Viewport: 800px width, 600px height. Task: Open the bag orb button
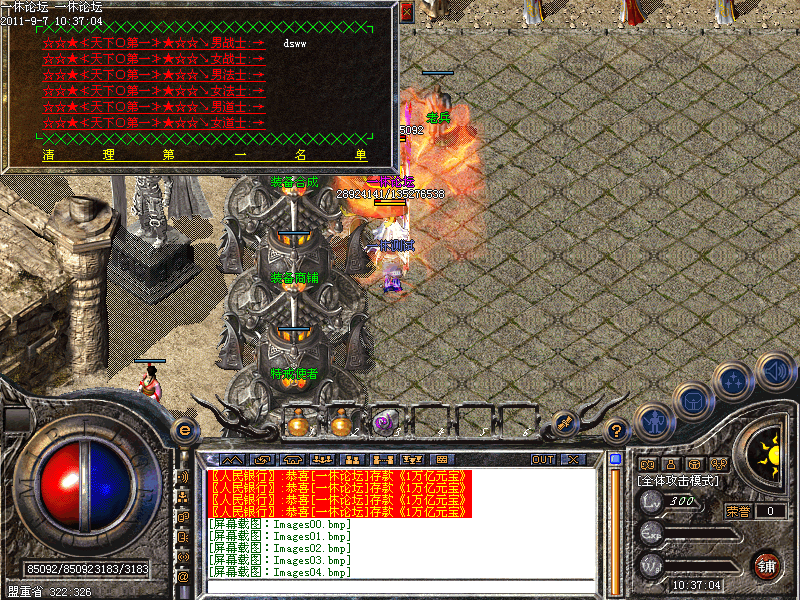coord(693,401)
